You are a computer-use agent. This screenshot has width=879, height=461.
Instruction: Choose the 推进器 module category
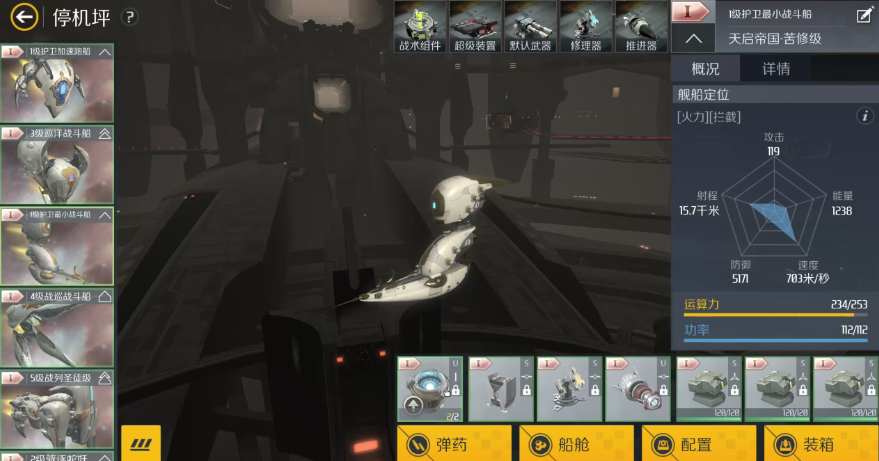[x=640, y=26]
